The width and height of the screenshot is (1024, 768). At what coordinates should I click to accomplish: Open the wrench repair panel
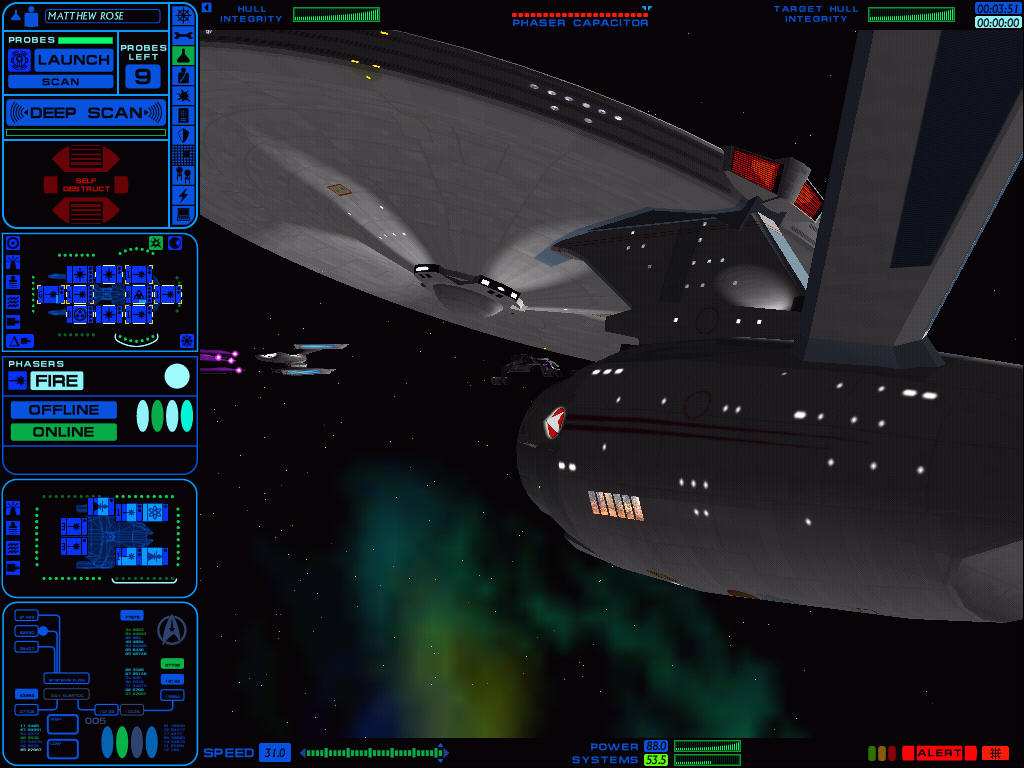(183, 35)
